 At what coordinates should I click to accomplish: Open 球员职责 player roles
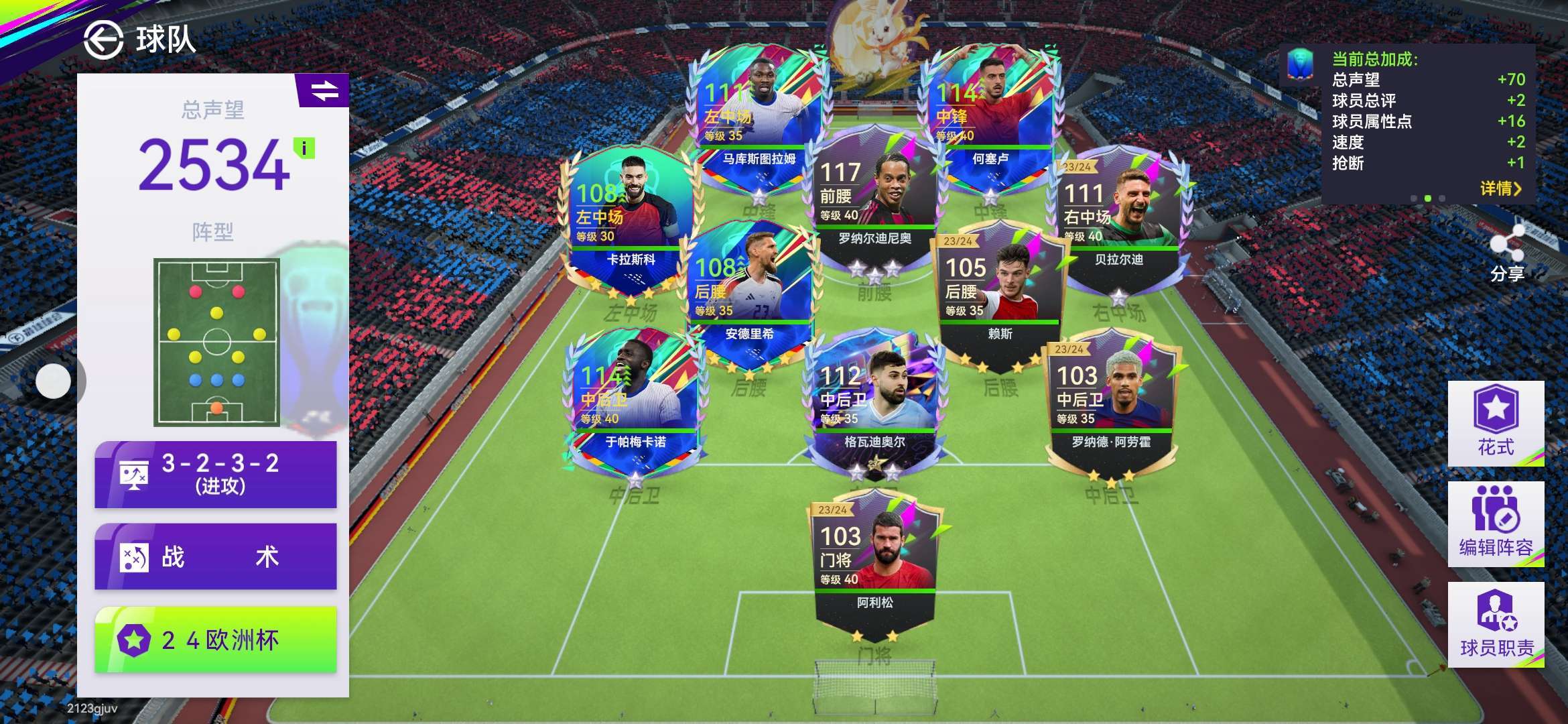click(x=1496, y=624)
